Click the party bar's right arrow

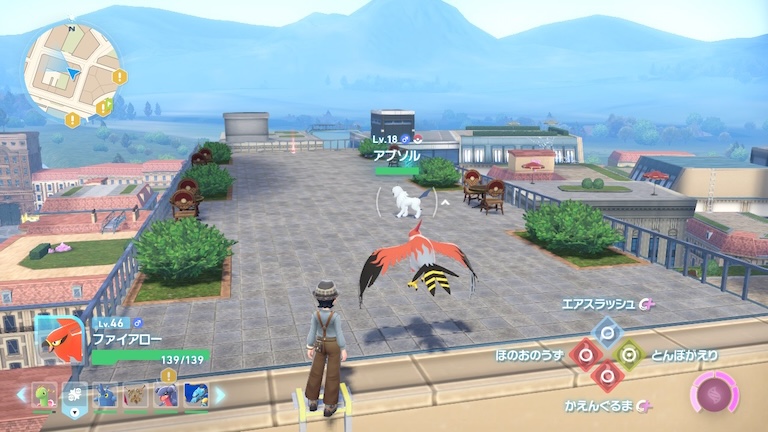click(221, 395)
